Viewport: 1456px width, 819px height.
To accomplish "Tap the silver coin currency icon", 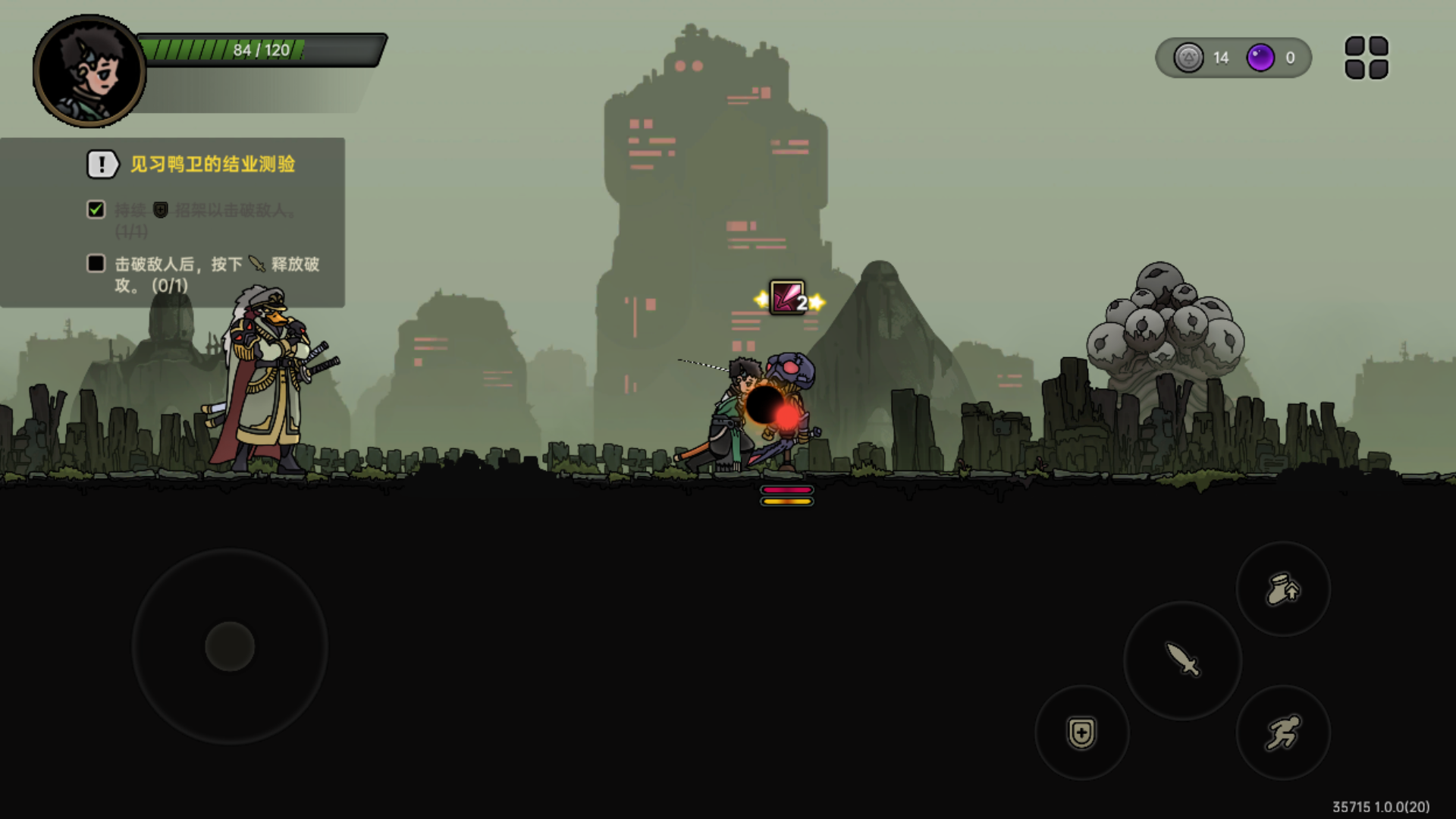I will (1188, 58).
